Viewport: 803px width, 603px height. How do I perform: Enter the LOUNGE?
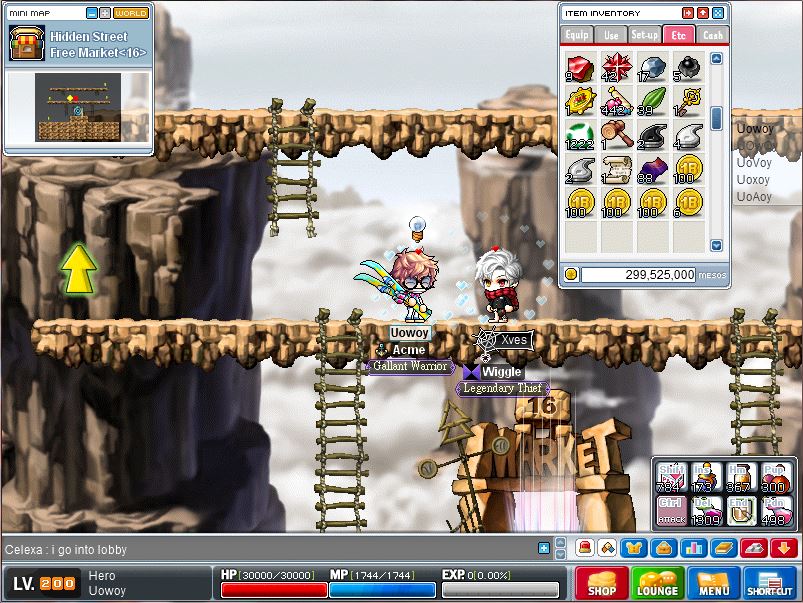click(x=657, y=583)
